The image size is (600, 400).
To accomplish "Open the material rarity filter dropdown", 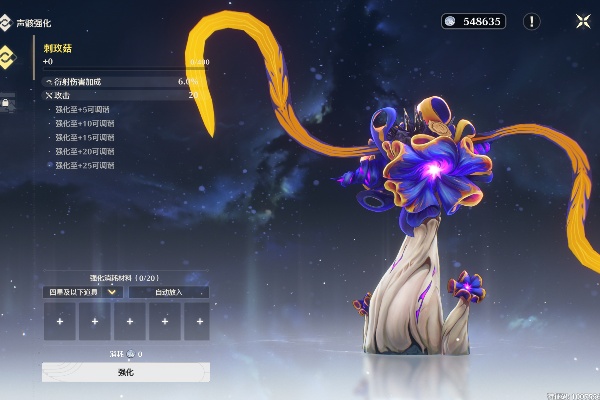I will [x=84, y=292].
